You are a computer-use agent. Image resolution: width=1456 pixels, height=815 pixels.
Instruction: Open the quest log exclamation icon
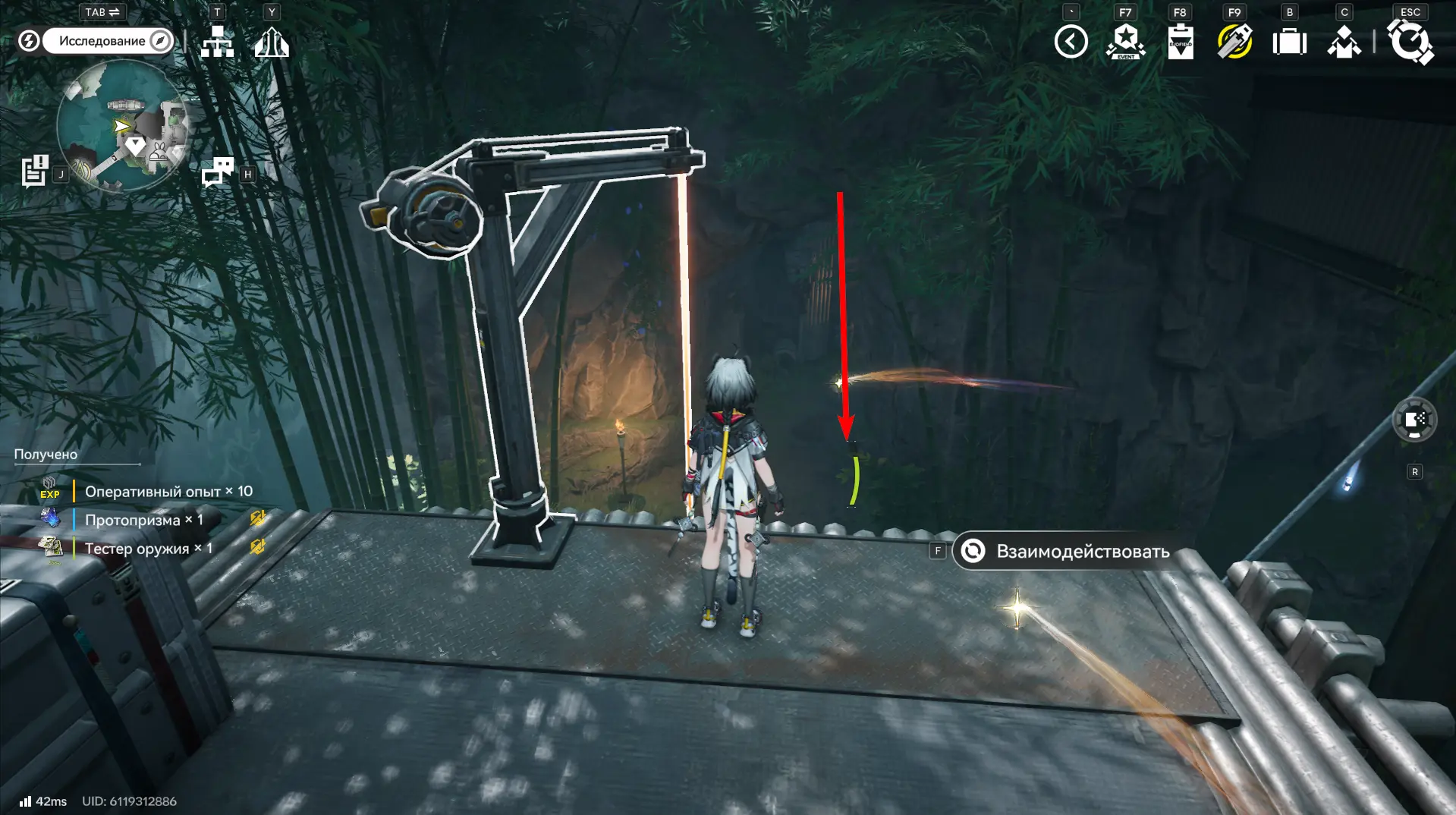pyautogui.click(x=34, y=171)
